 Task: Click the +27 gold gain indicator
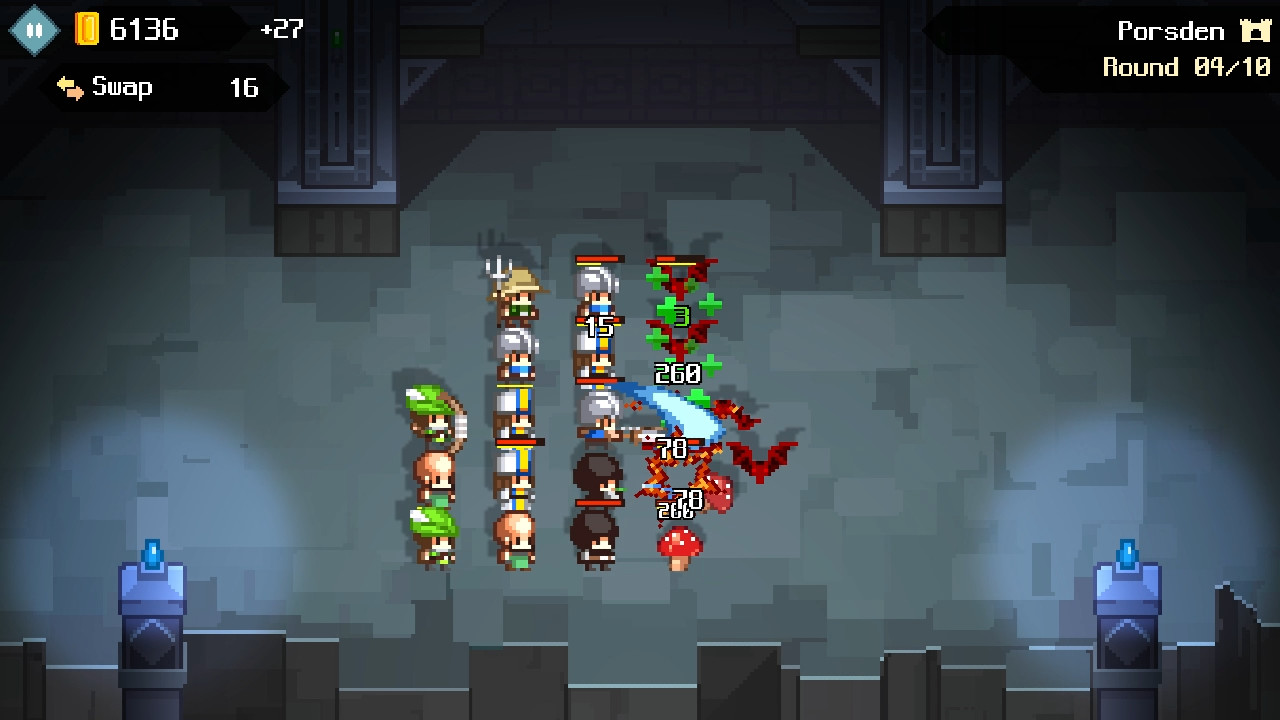click(280, 30)
